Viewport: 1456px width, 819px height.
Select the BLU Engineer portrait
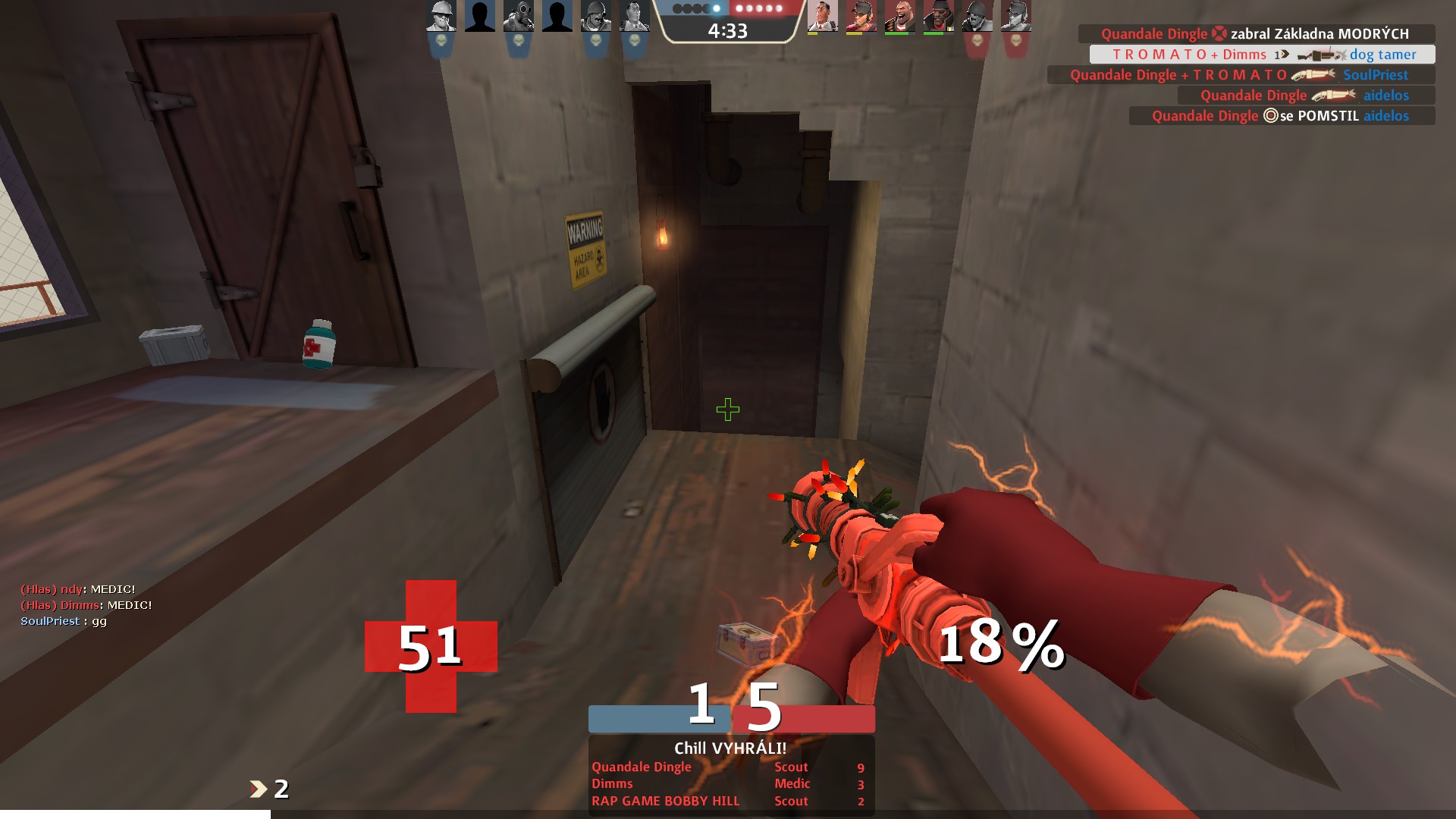coord(441,16)
